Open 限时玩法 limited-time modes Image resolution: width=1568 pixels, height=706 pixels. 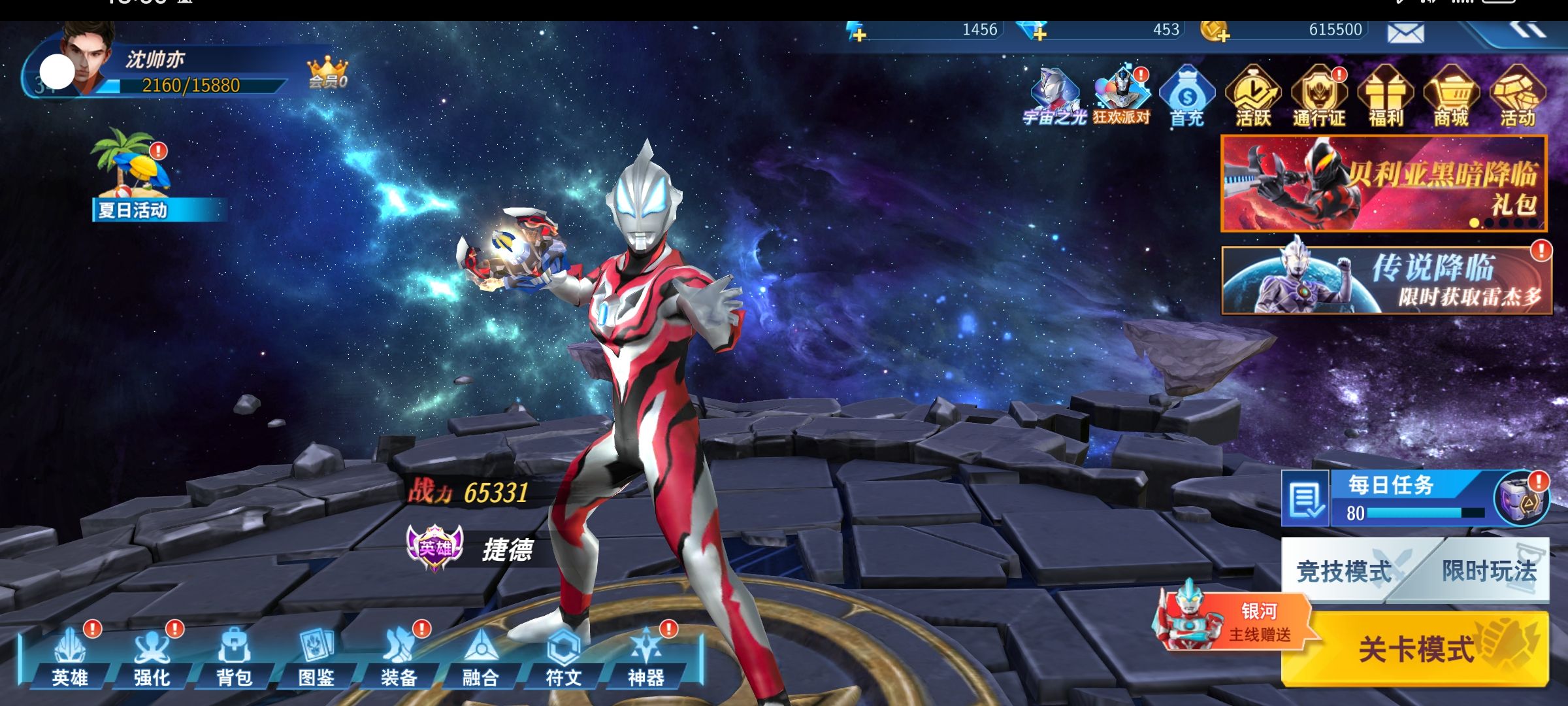pyautogui.click(x=1488, y=571)
